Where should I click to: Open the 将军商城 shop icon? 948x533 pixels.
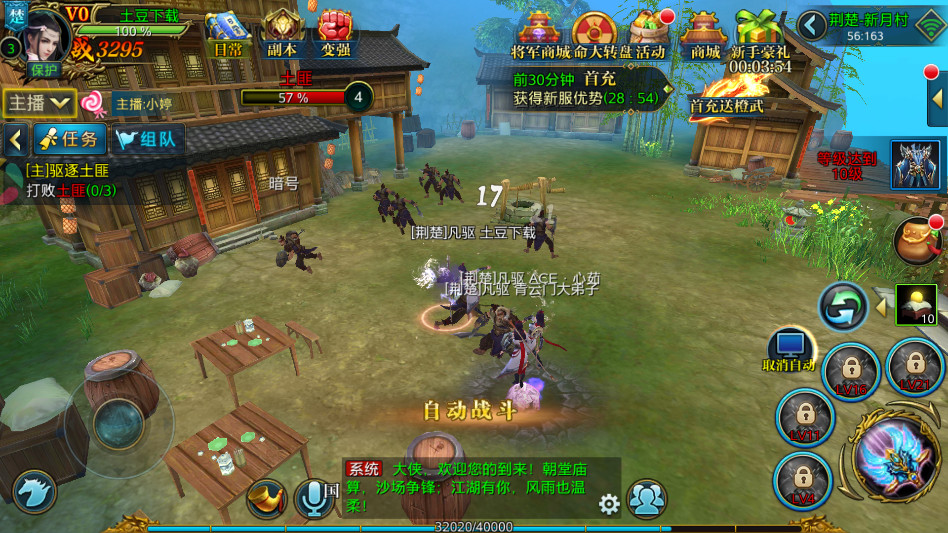(x=538, y=35)
